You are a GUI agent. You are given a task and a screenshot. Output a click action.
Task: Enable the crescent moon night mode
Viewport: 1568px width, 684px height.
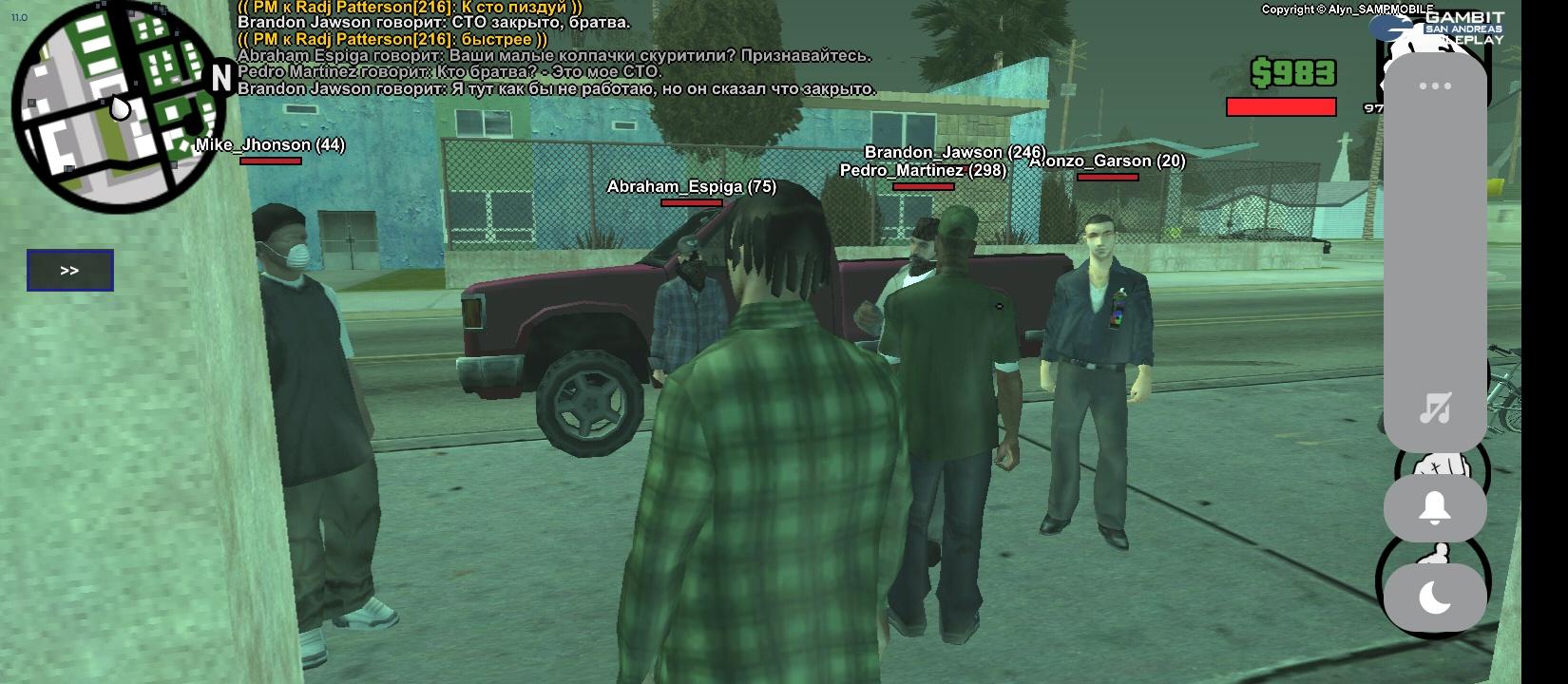coord(1434,598)
